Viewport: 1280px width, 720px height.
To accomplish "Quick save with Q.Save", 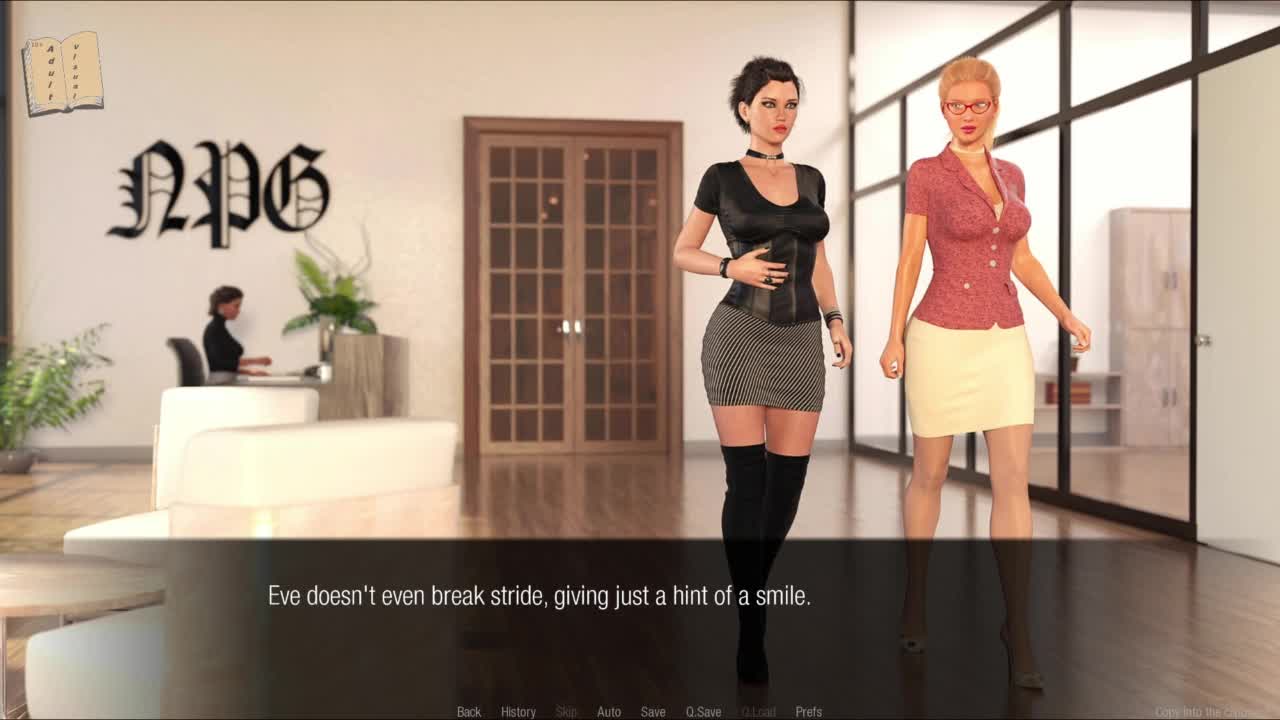I will point(703,711).
